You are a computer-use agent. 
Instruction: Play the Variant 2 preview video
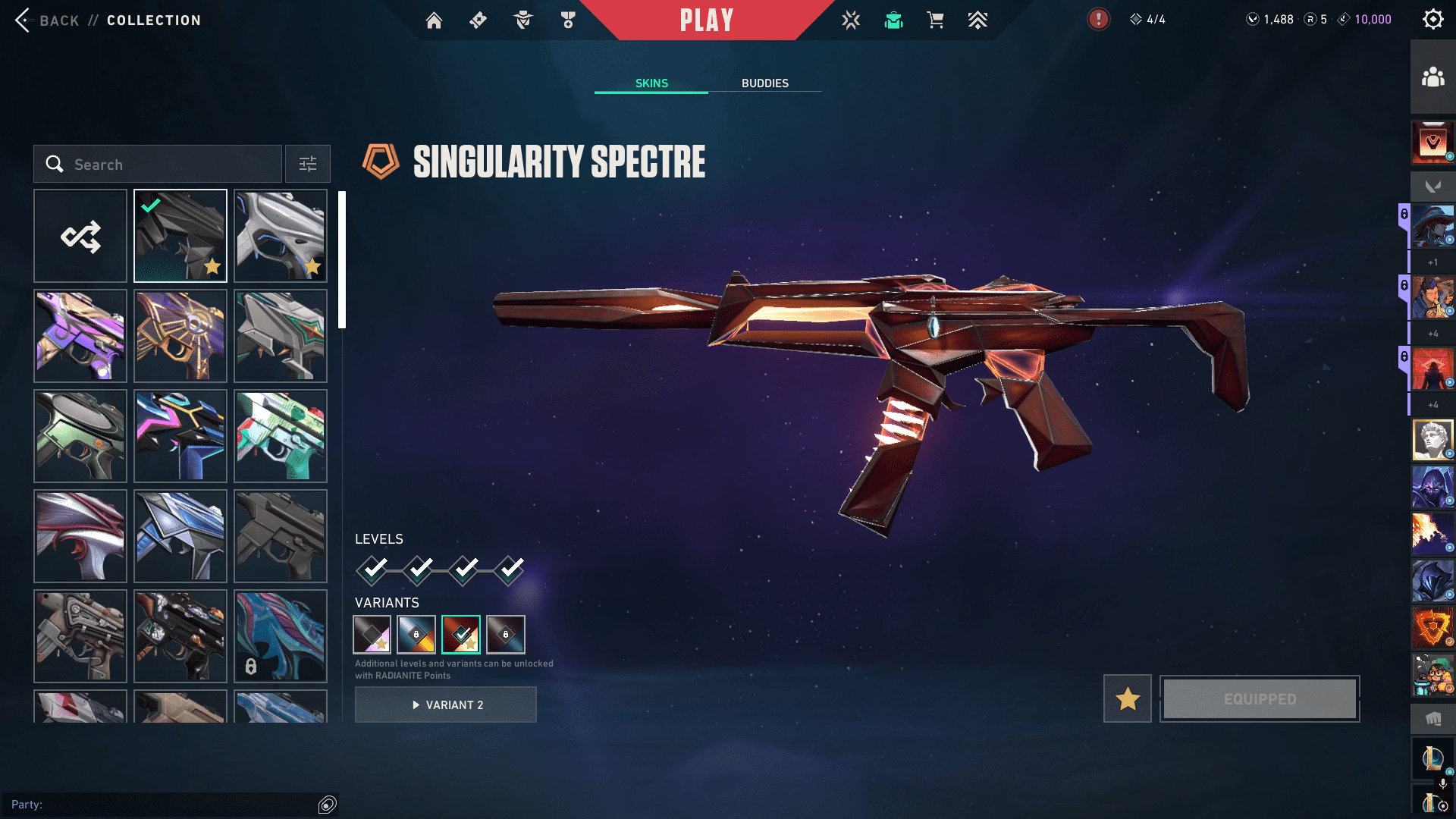[x=446, y=705]
